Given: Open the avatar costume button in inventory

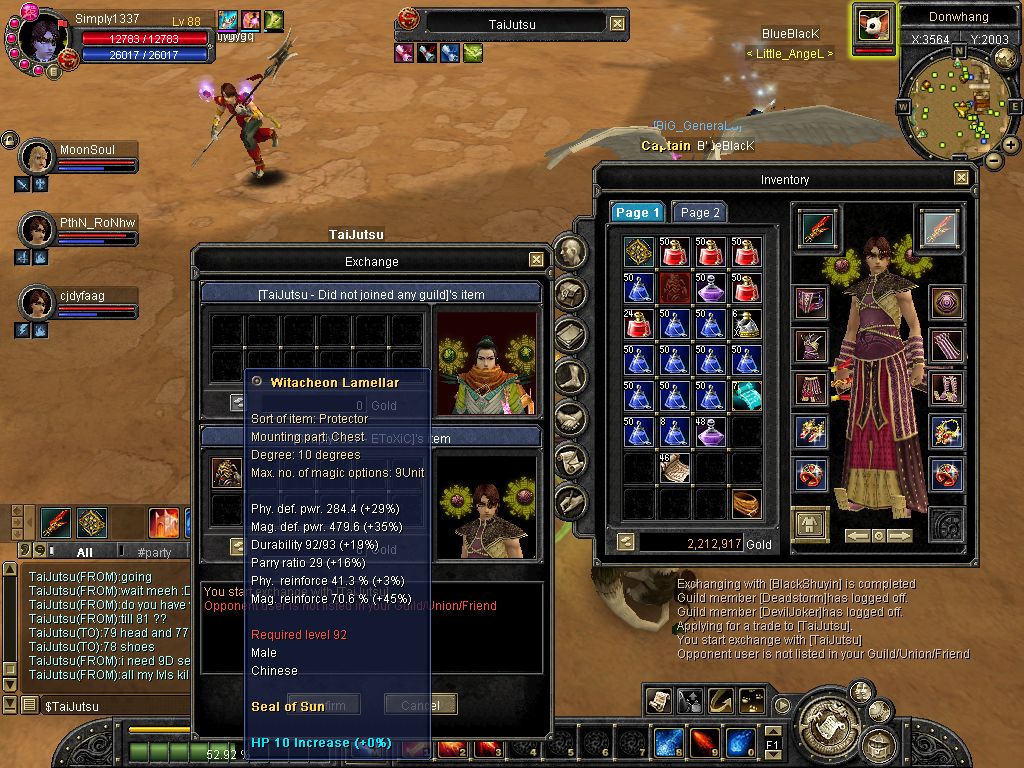Looking at the screenshot, I should [x=811, y=522].
